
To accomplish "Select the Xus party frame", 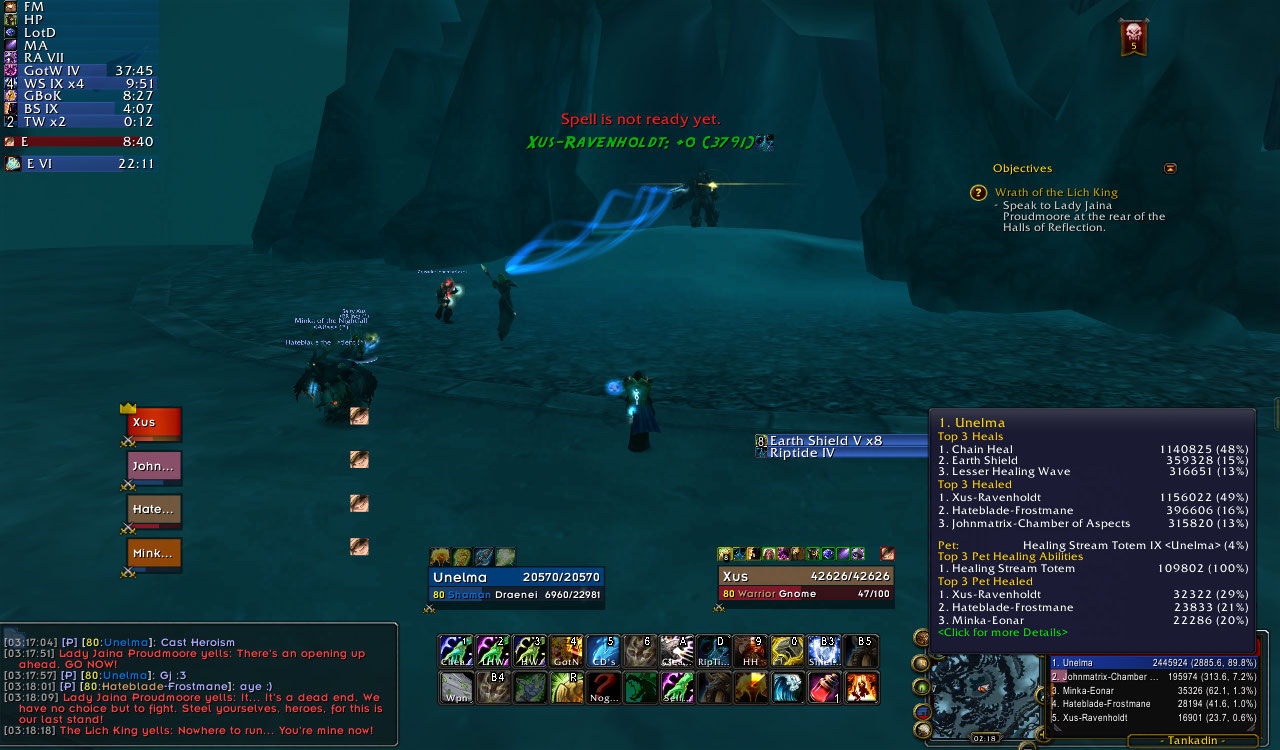I will tap(154, 422).
